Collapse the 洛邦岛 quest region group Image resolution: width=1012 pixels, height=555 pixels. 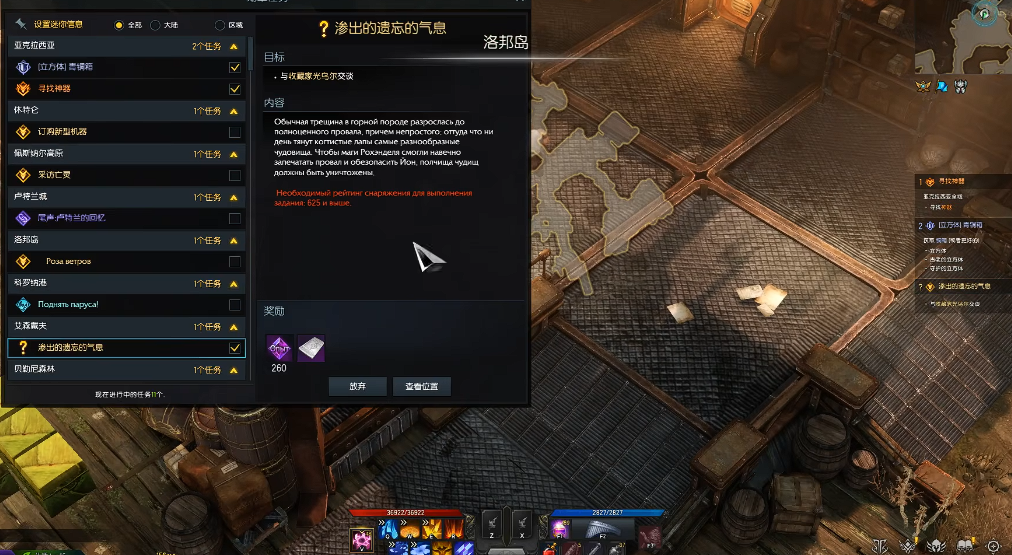click(x=234, y=241)
